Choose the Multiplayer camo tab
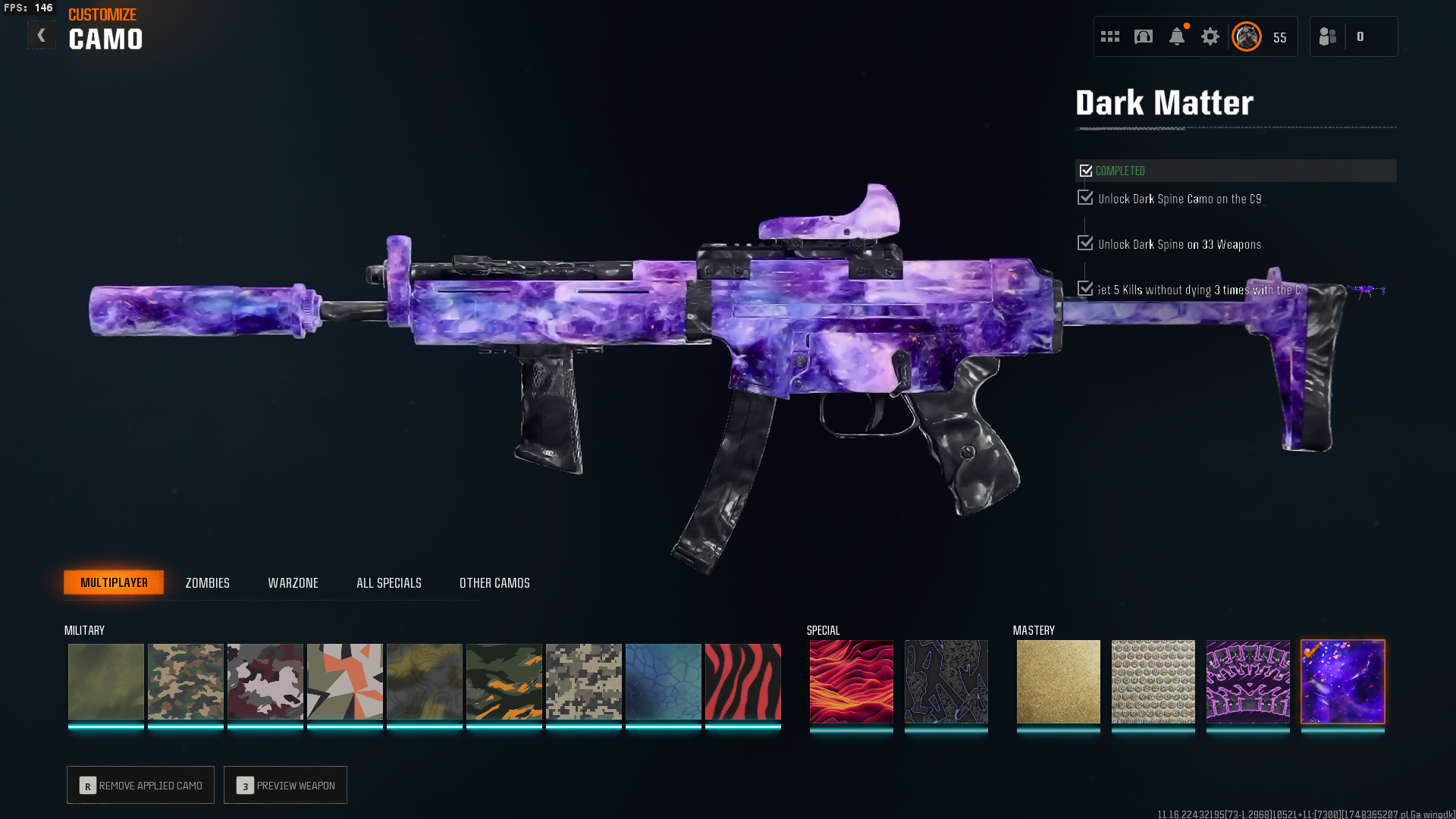The image size is (1456, 819). pyautogui.click(x=114, y=582)
